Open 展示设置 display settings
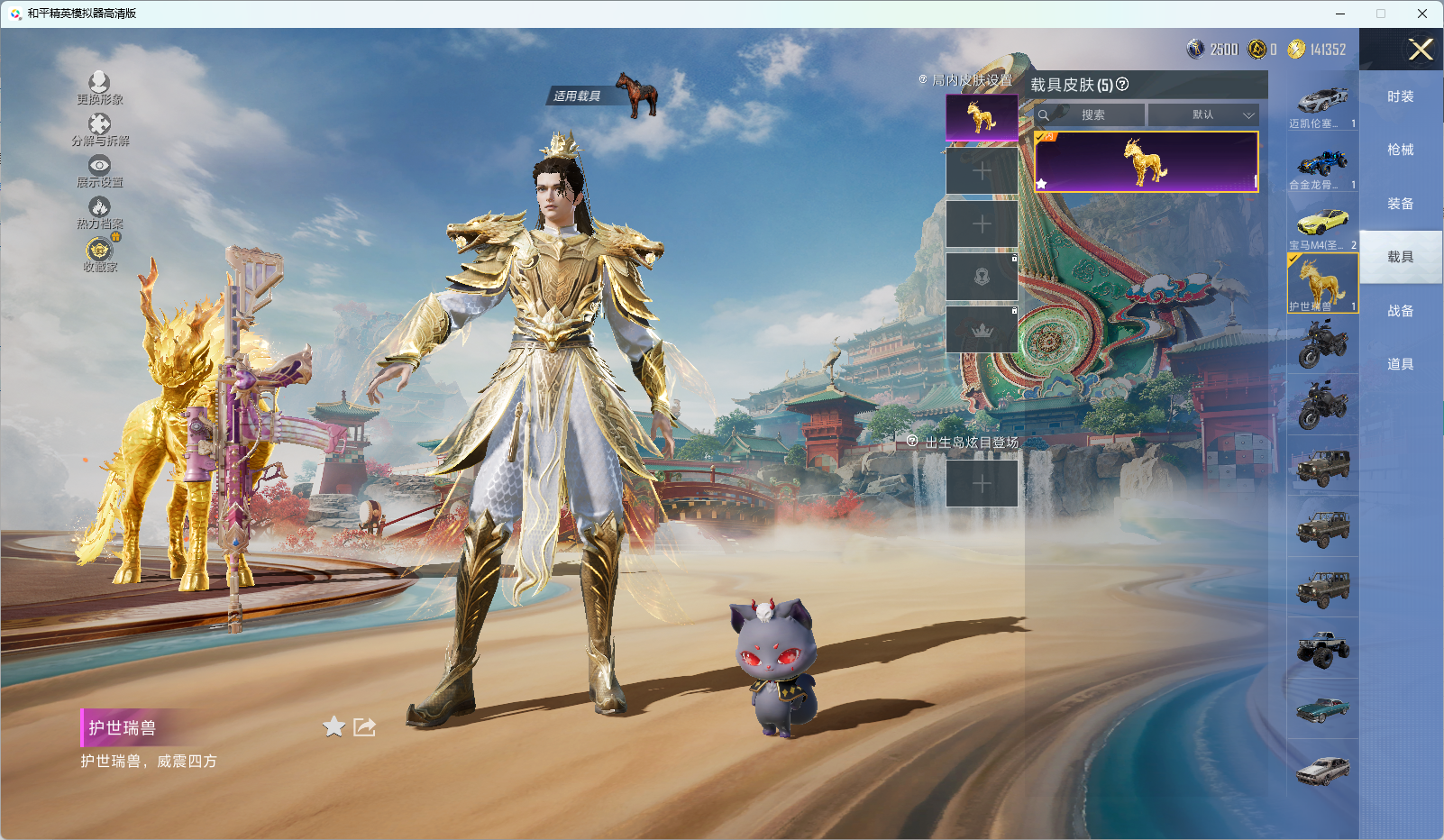The image size is (1444, 840). (x=99, y=170)
